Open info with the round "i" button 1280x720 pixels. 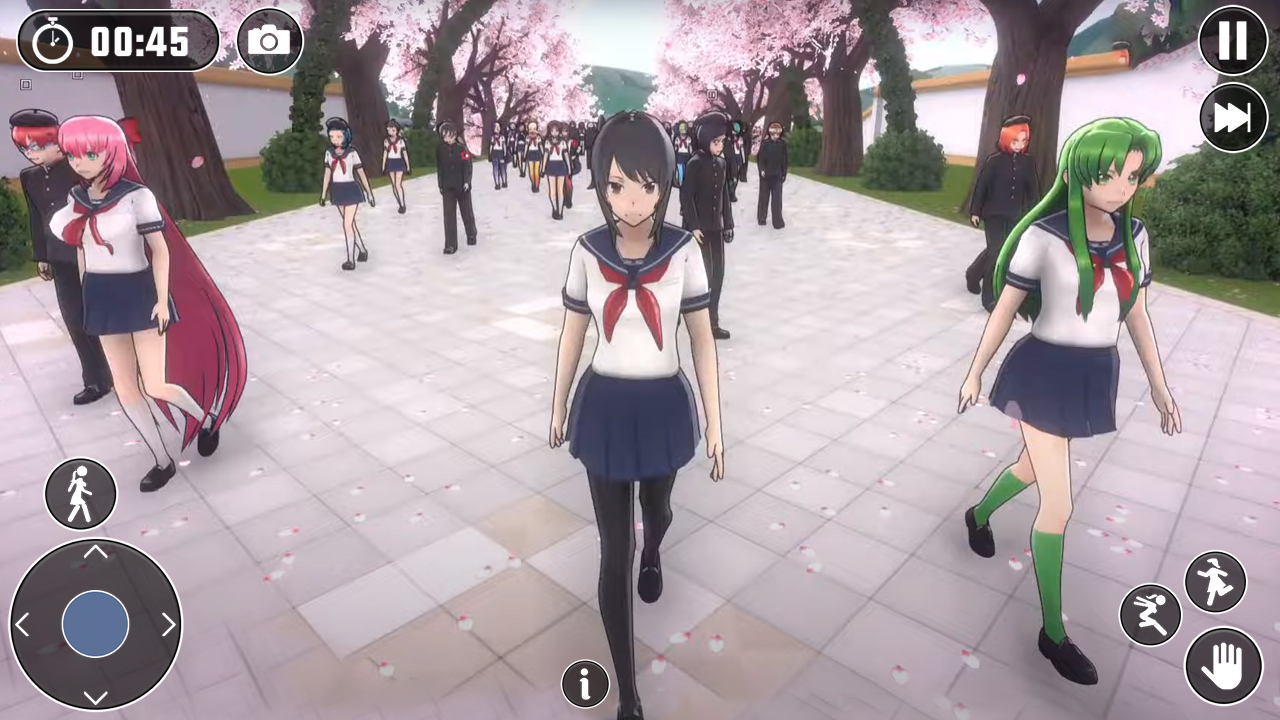pyautogui.click(x=585, y=683)
